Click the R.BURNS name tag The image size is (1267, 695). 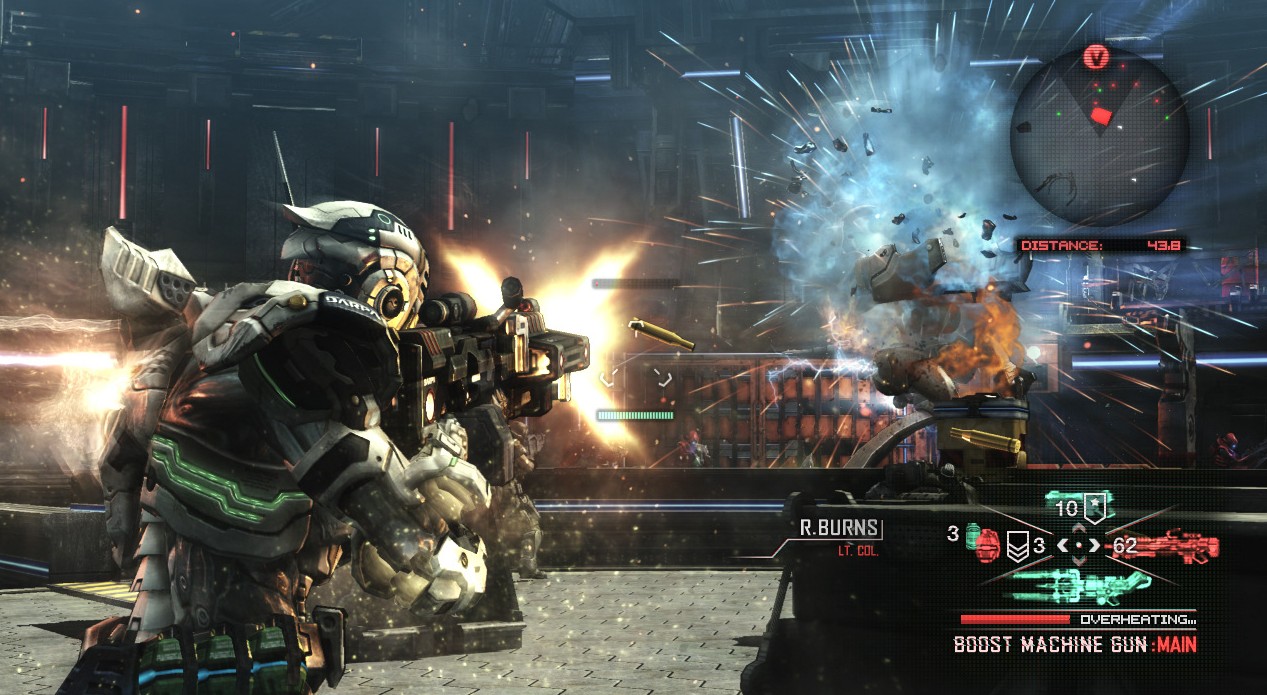[x=839, y=528]
